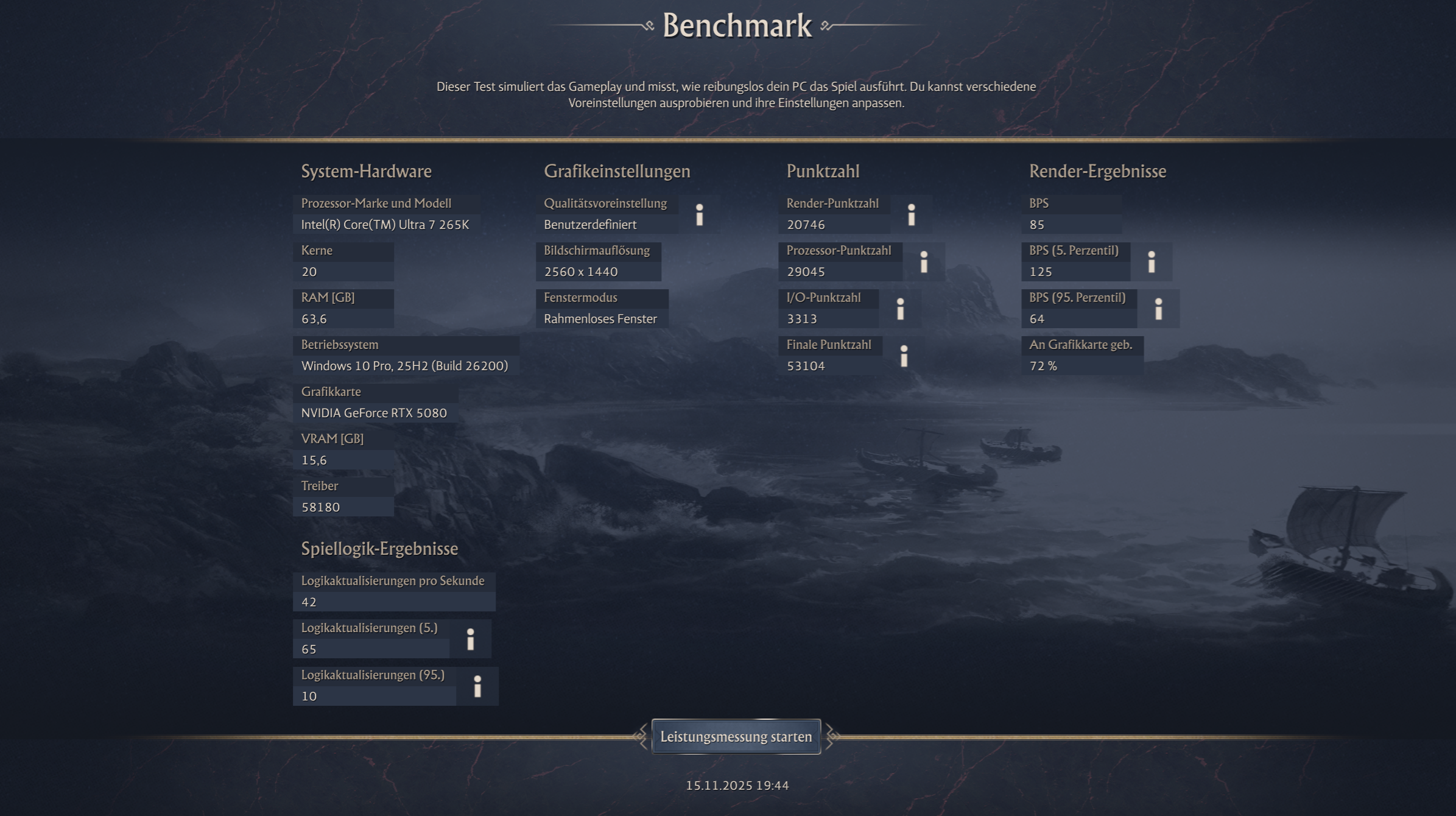Open the Fenstermodus selector showing Rahmenloses Fenster

point(600,318)
